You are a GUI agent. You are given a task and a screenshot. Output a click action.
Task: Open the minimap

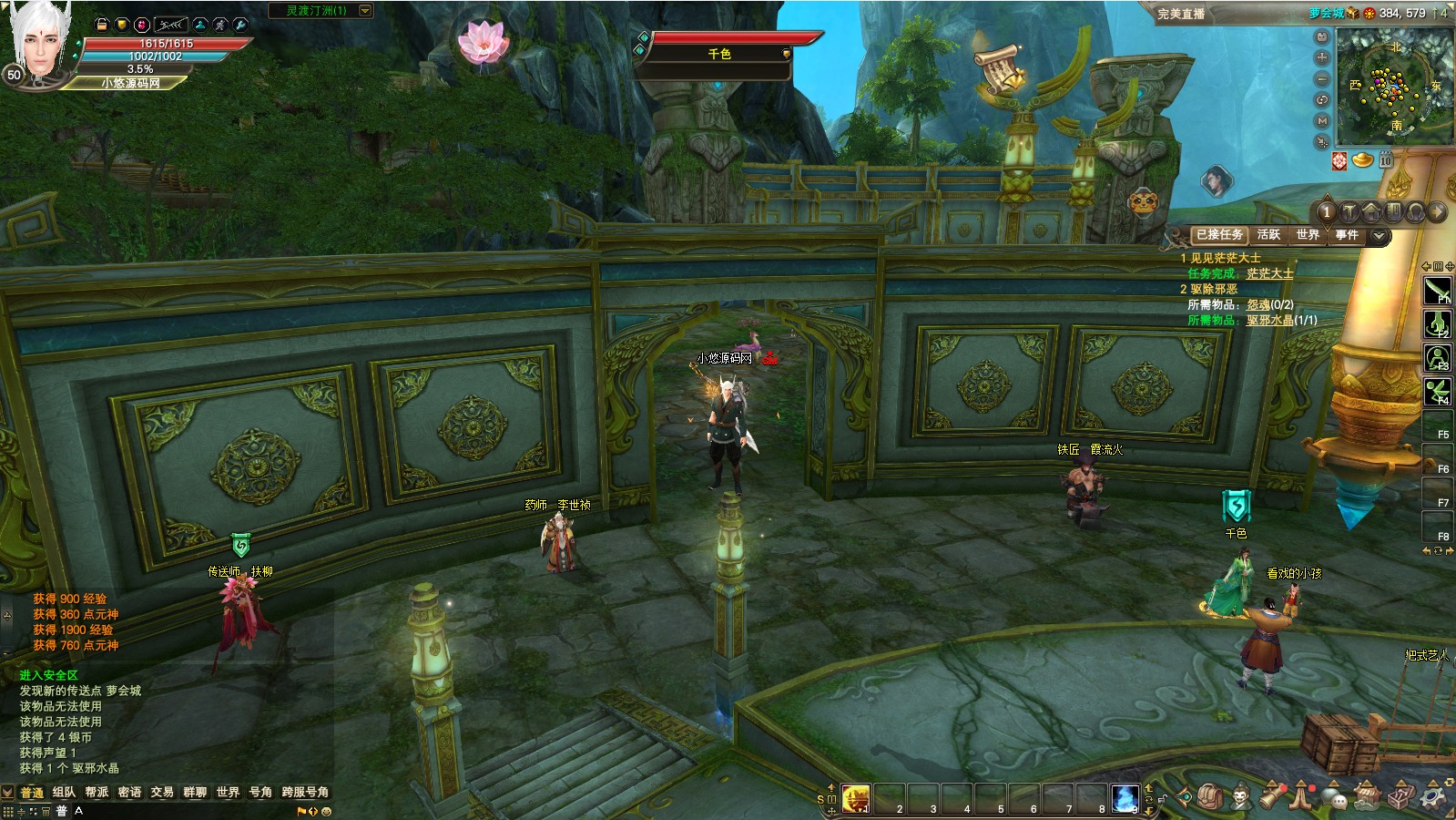1393,87
